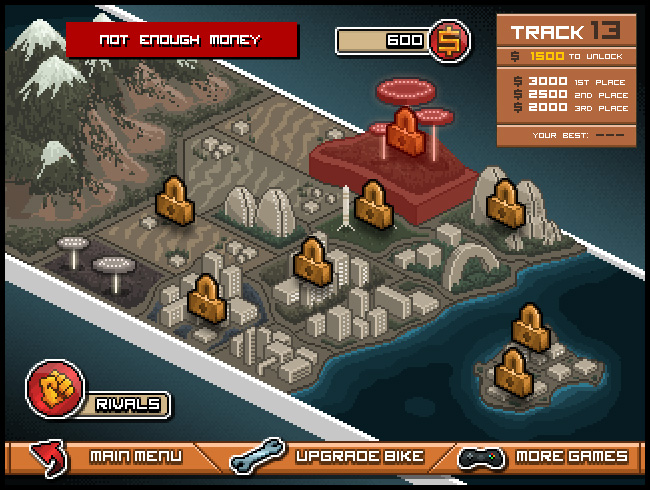
Task: Open the Upgrade Bike screen
Action: pyautogui.click(x=359, y=457)
